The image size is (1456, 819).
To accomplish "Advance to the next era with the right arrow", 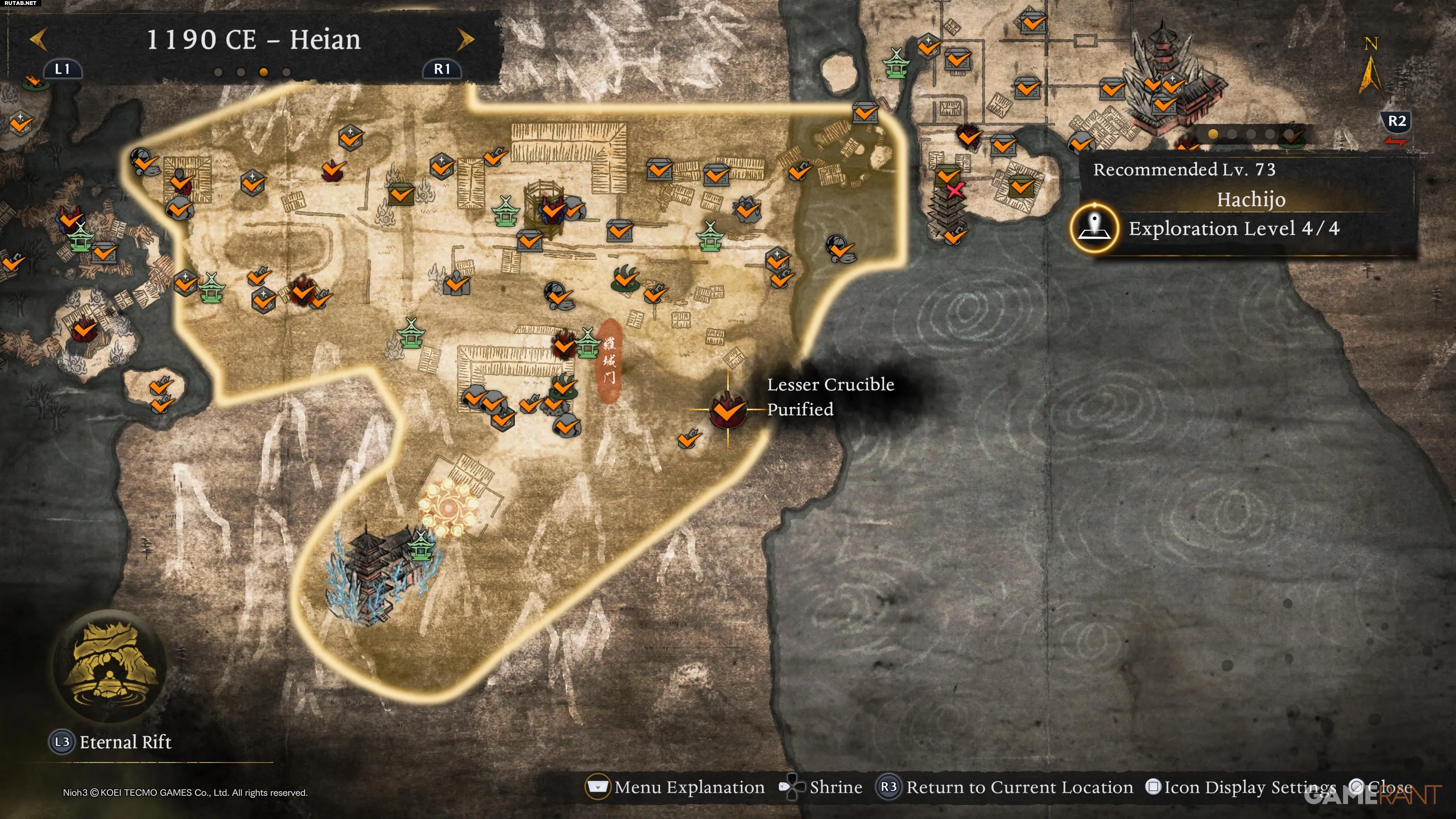I will click(x=465, y=39).
